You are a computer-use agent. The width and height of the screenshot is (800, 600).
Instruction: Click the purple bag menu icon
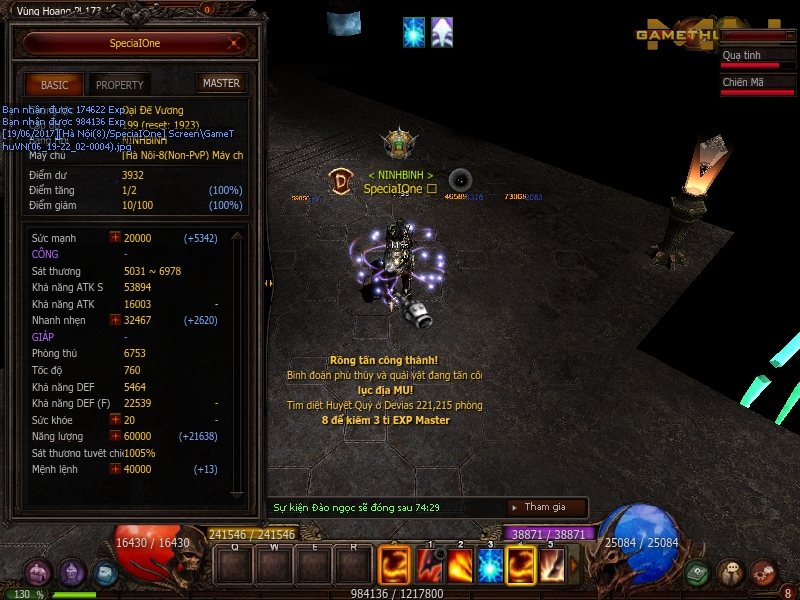click(x=38, y=573)
